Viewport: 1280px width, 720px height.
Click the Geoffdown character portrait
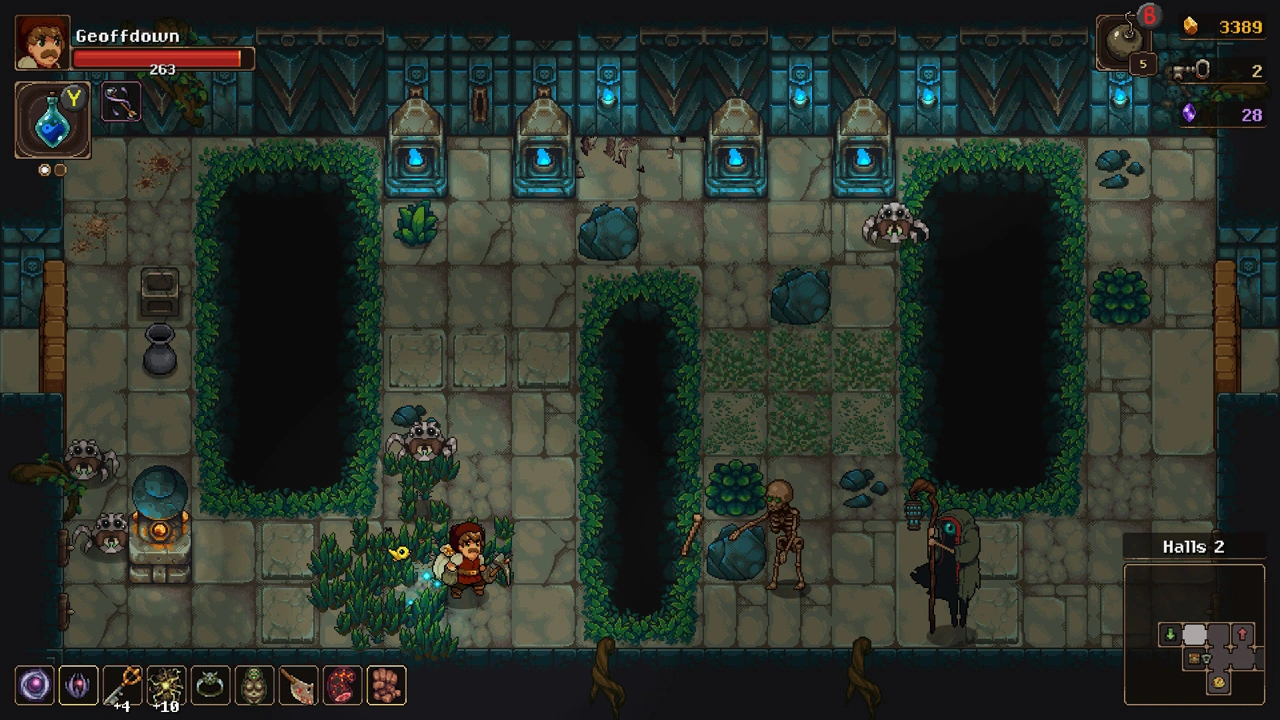coord(43,43)
